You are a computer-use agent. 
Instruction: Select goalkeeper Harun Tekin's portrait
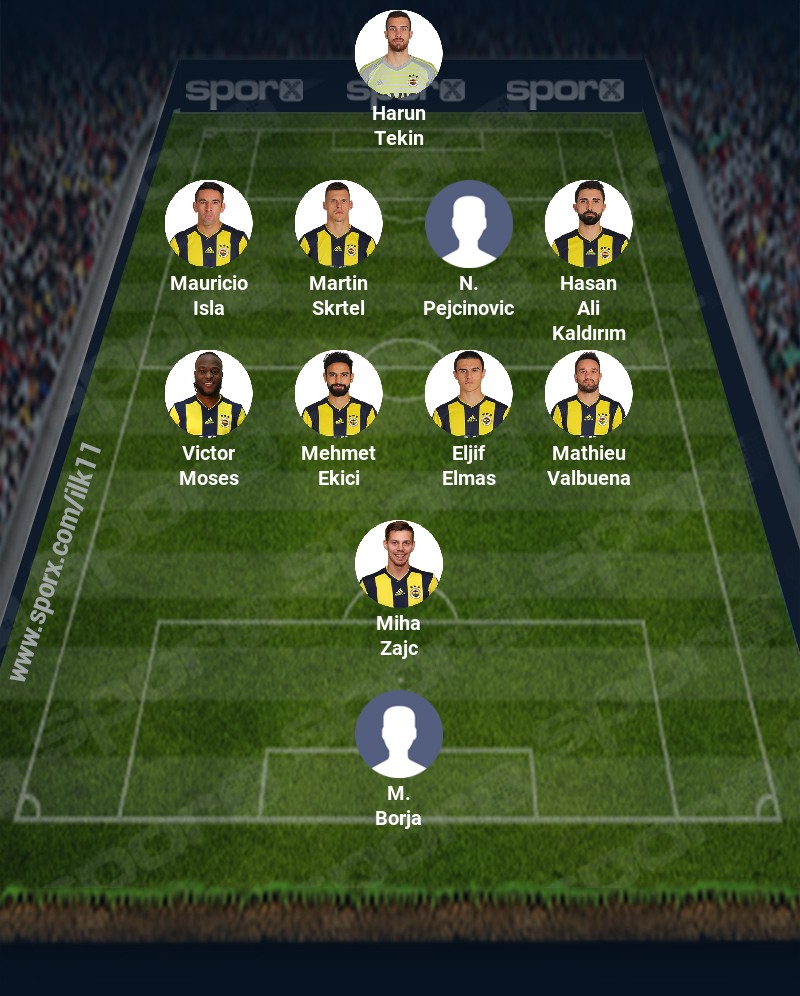click(399, 53)
